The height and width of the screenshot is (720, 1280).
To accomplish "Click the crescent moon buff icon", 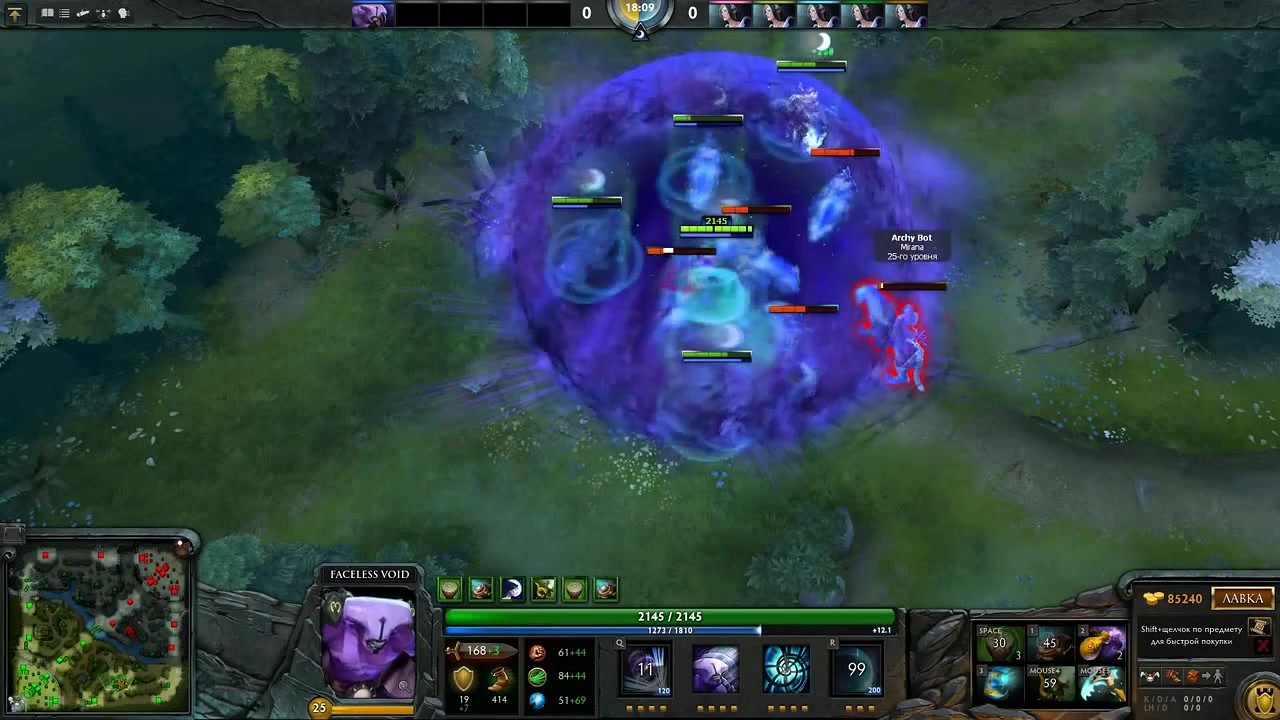I will point(512,589).
